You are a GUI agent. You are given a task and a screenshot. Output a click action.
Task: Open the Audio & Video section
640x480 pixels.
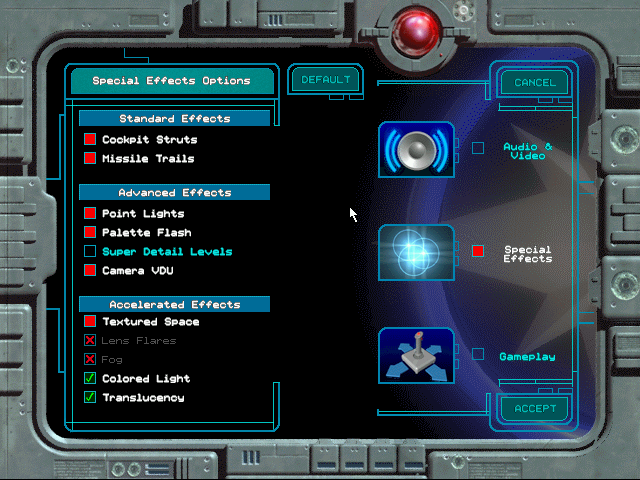[x=478, y=148]
